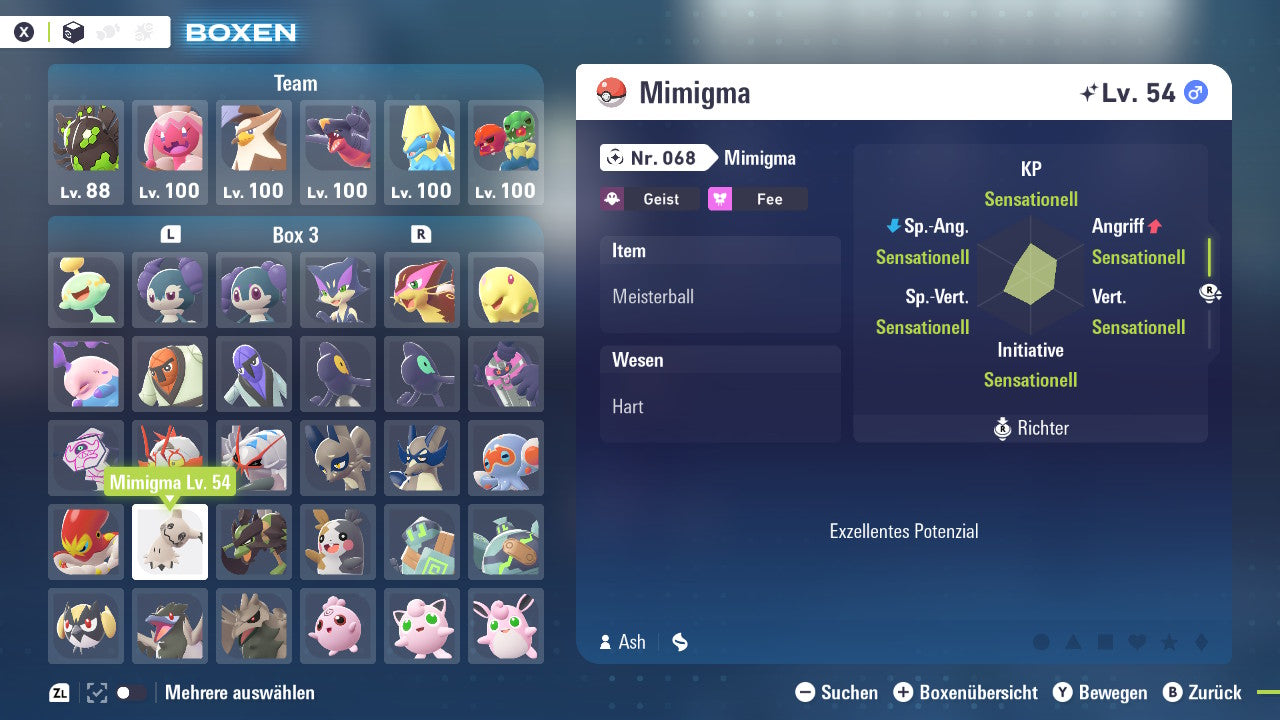Click the R button to go to next box
The image size is (1280, 720).
420,235
